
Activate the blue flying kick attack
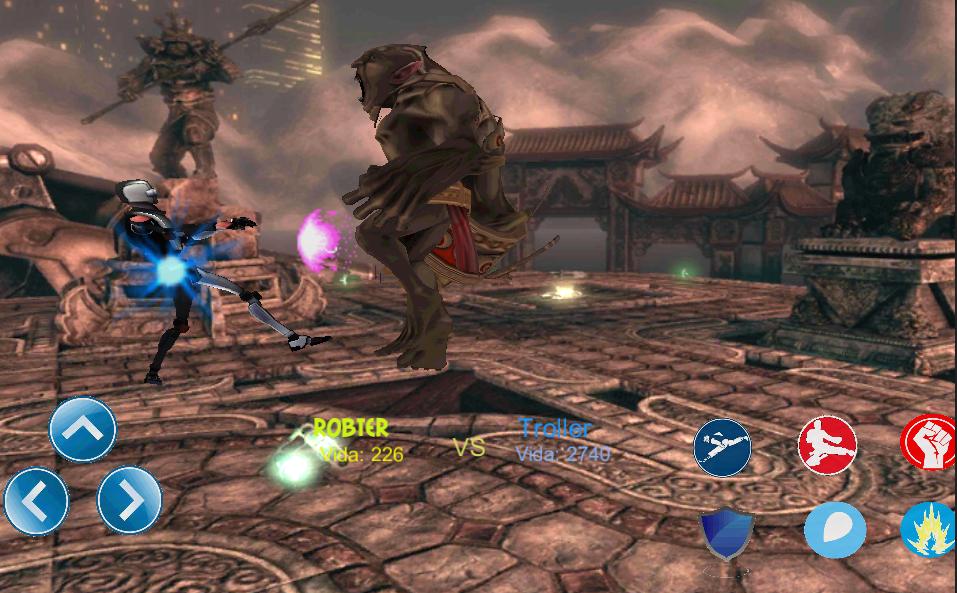[723, 447]
